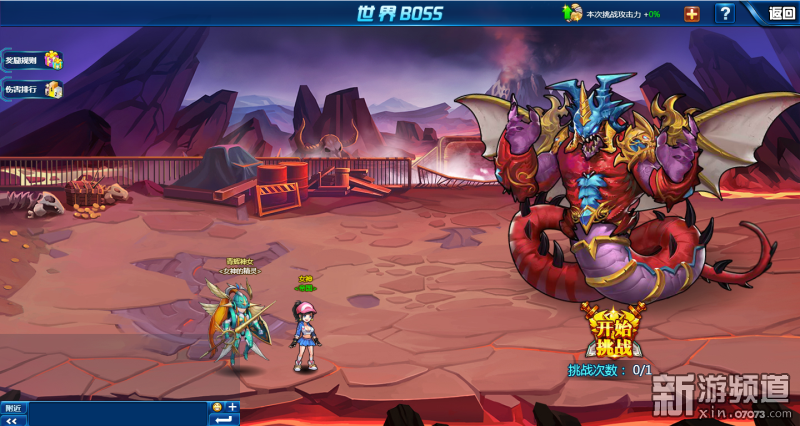Open the chat emoji smiley picker

click(217, 406)
